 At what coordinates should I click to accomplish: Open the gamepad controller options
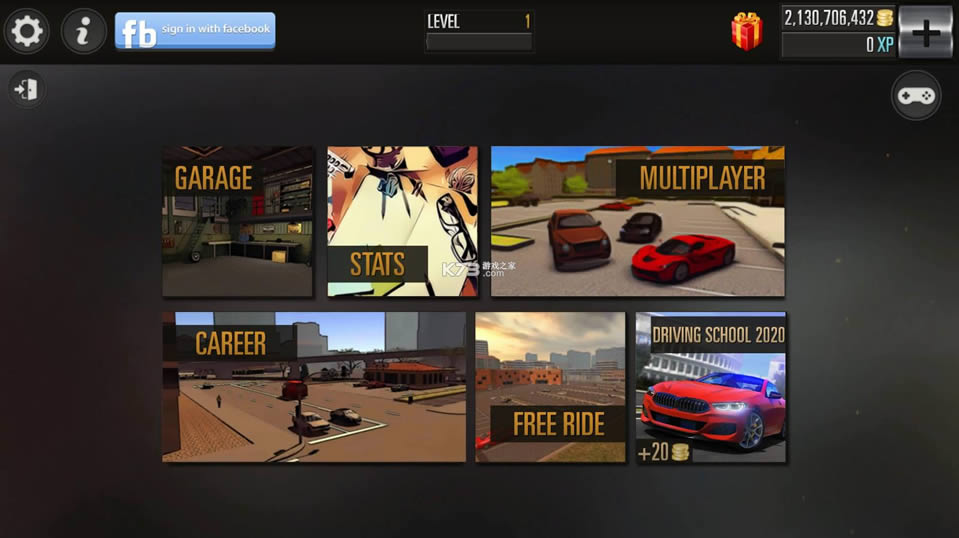pos(915,96)
